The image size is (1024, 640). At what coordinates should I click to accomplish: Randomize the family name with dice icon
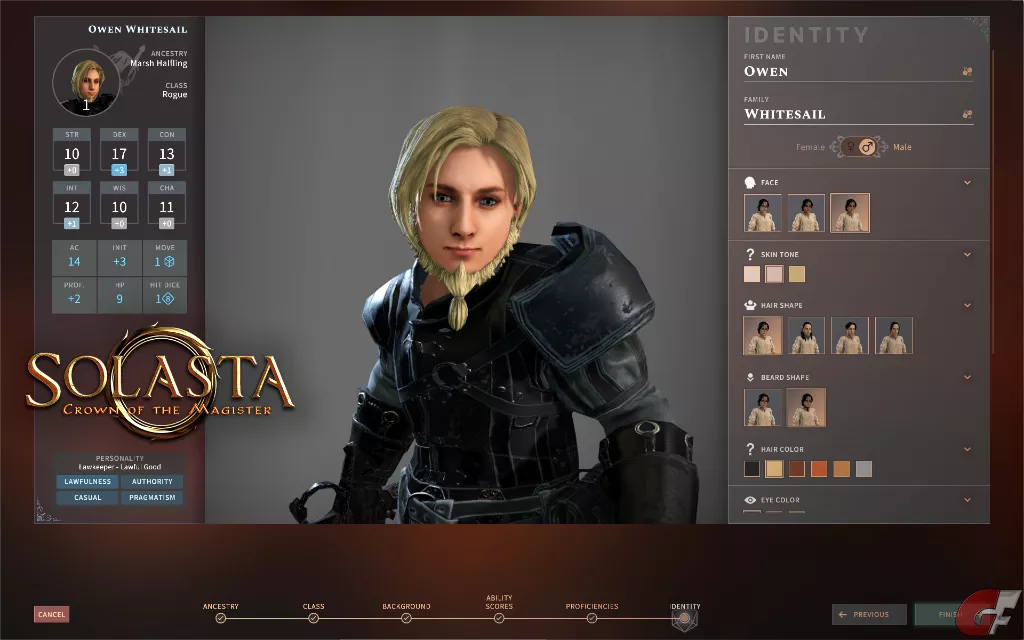click(x=967, y=114)
